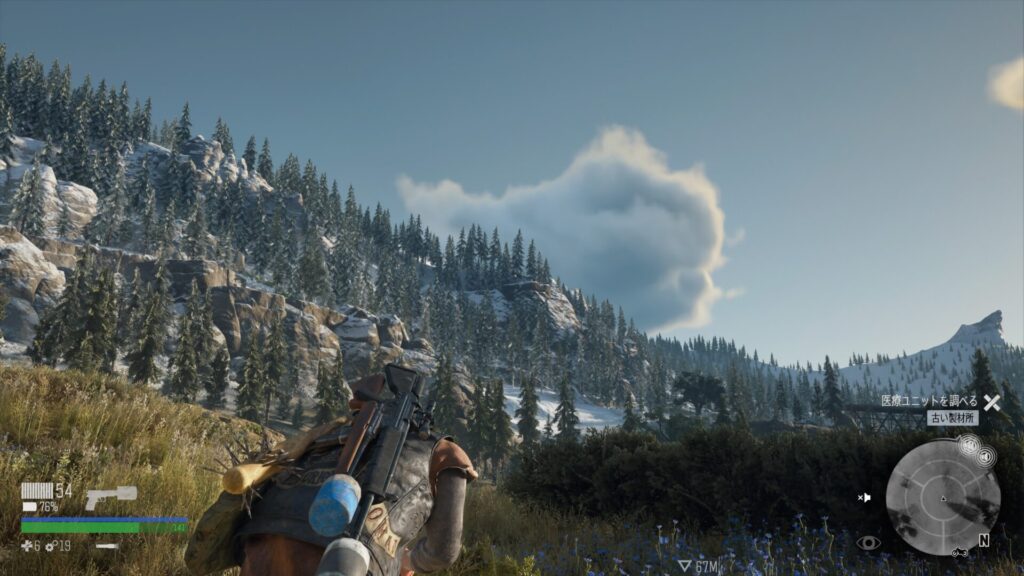This screenshot has width=1024, height=576.
Task: Click the motorcycle marker on the minimap
Action: coord(959,551)
